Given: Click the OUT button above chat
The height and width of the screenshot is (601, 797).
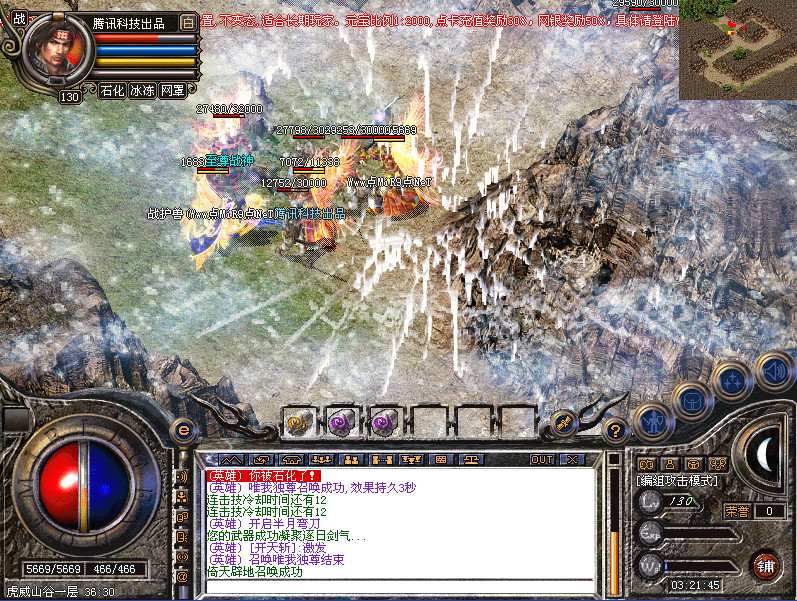Looking at the screenshot, I should (542, 459).
